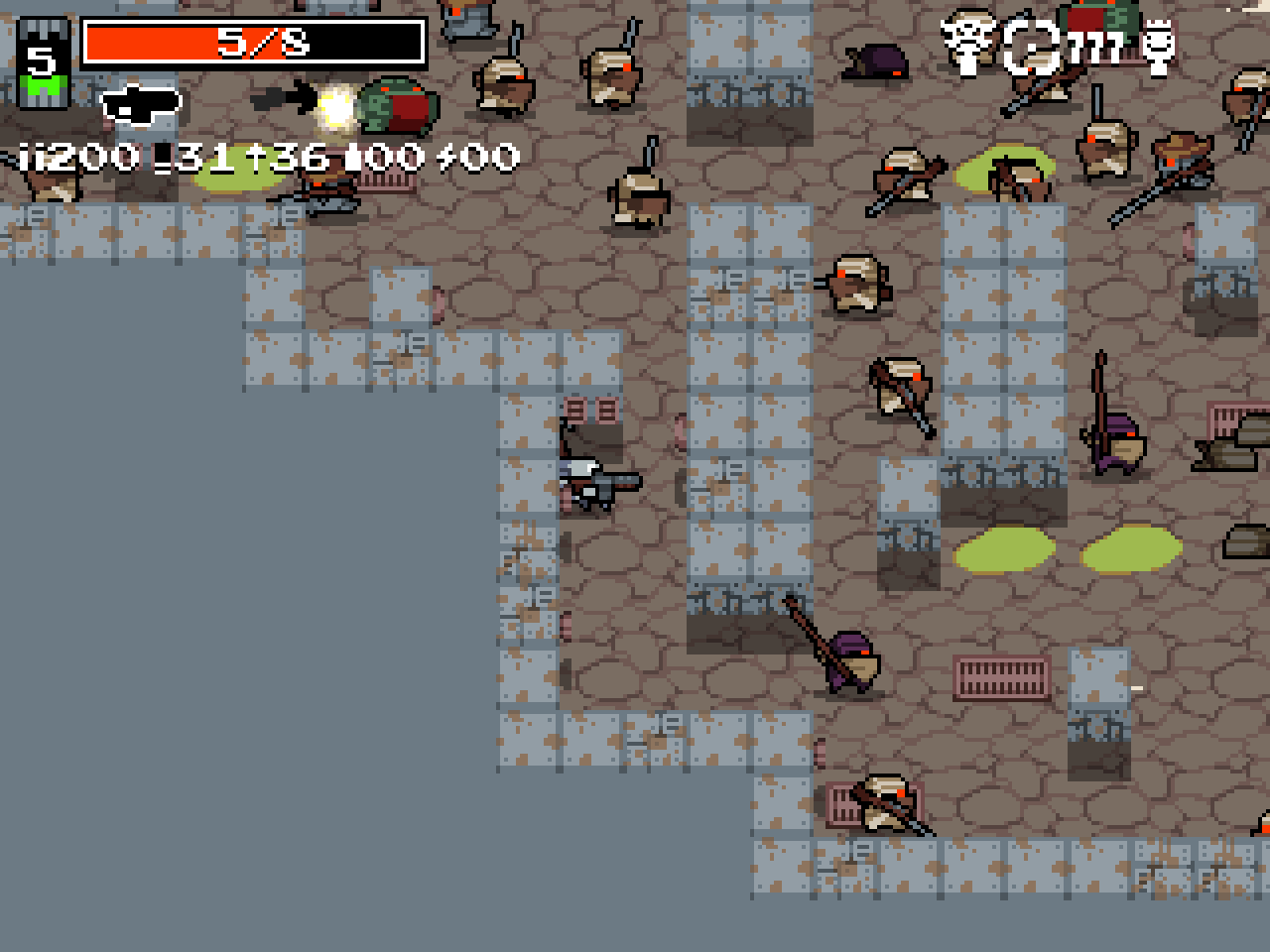This screenshot has height=952, width=1270.
Task: Click the crowned smiling face mutation icon
Action: coord(1157,44)
